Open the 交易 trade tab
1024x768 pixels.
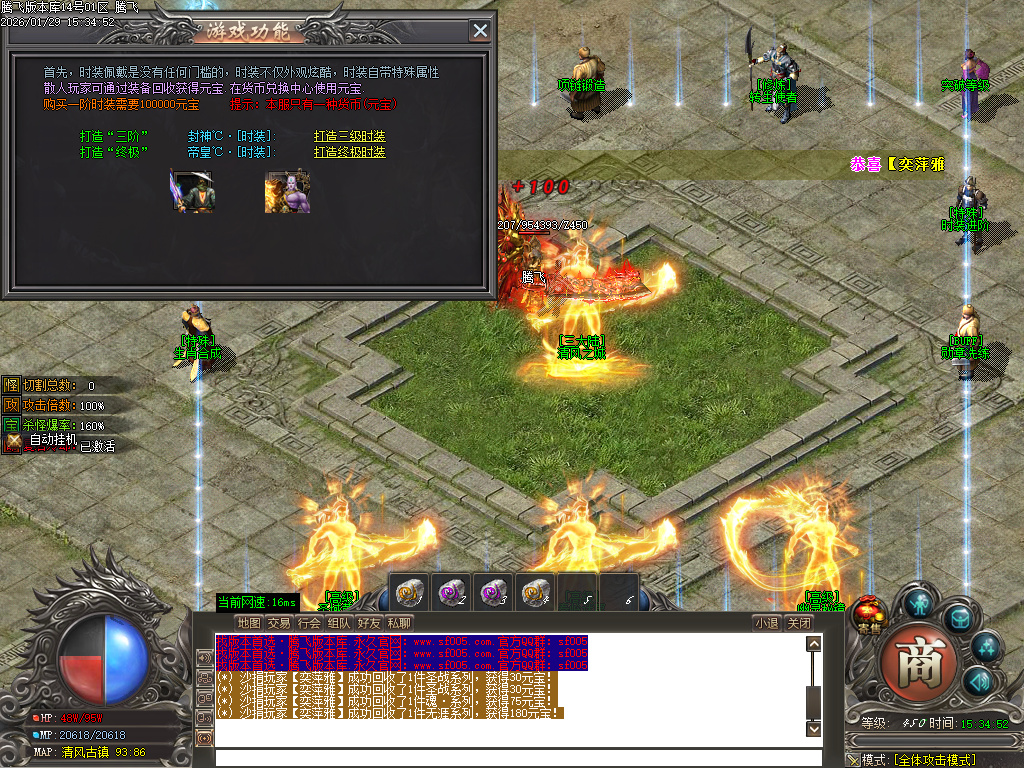click(279, 623)
